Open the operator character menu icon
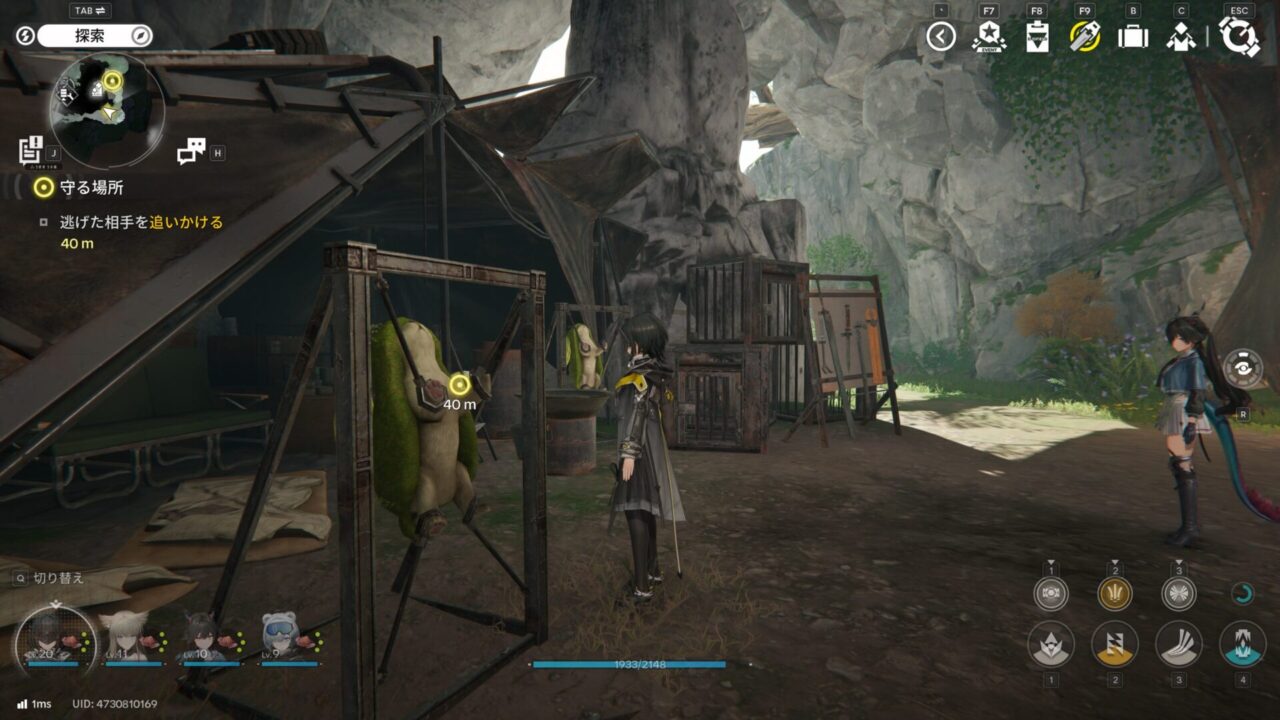Viewport: 1280px width, 720px height. click(x=1181, y=37)
